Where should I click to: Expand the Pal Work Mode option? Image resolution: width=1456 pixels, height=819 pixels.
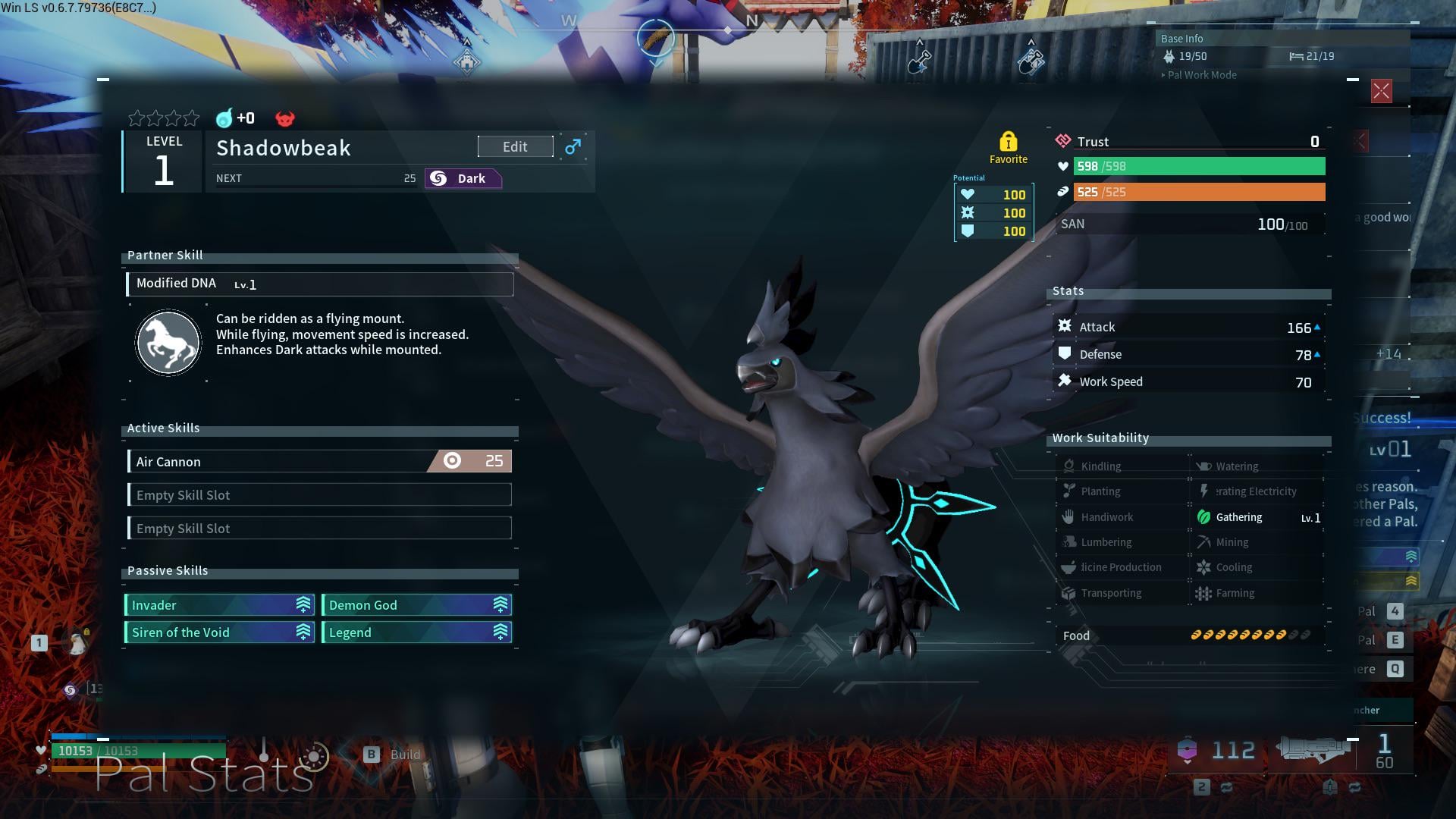coord(1202,75)
